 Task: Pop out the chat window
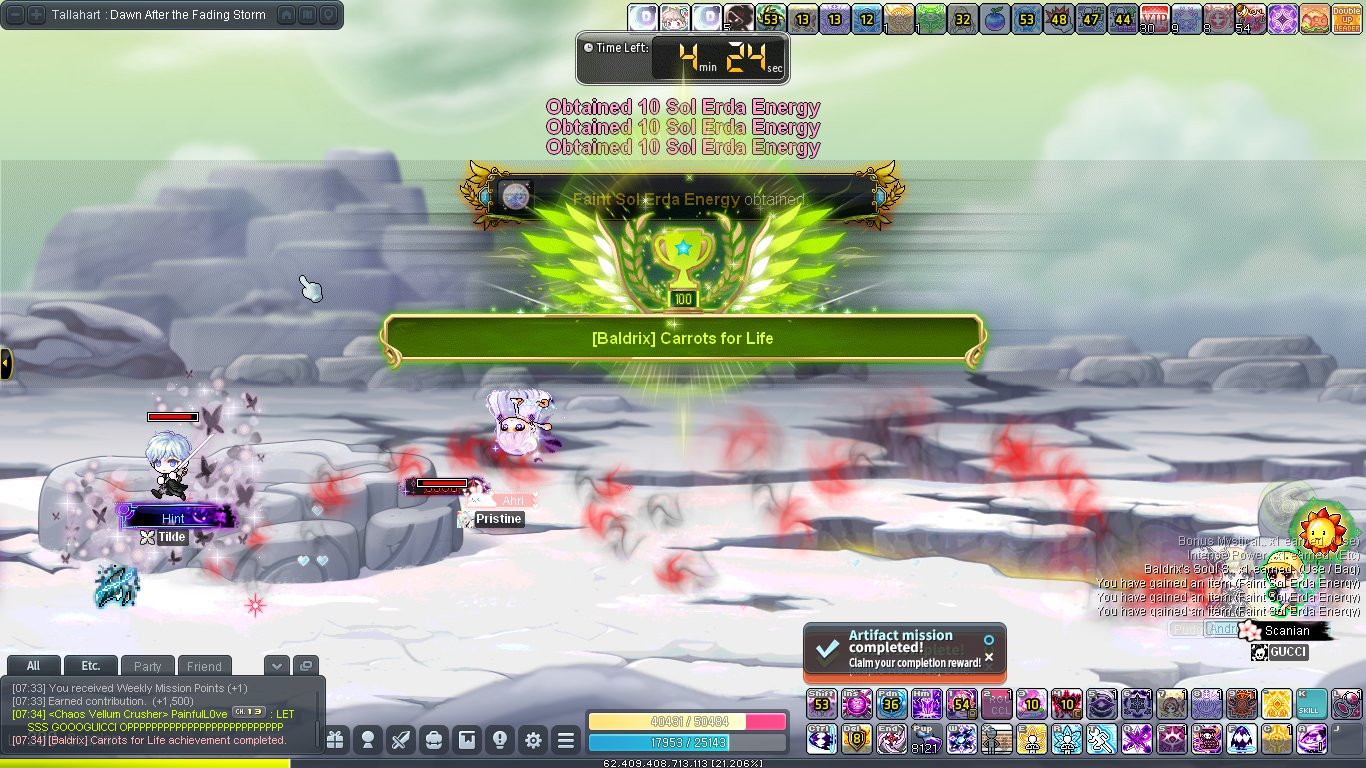pos(305,666)
